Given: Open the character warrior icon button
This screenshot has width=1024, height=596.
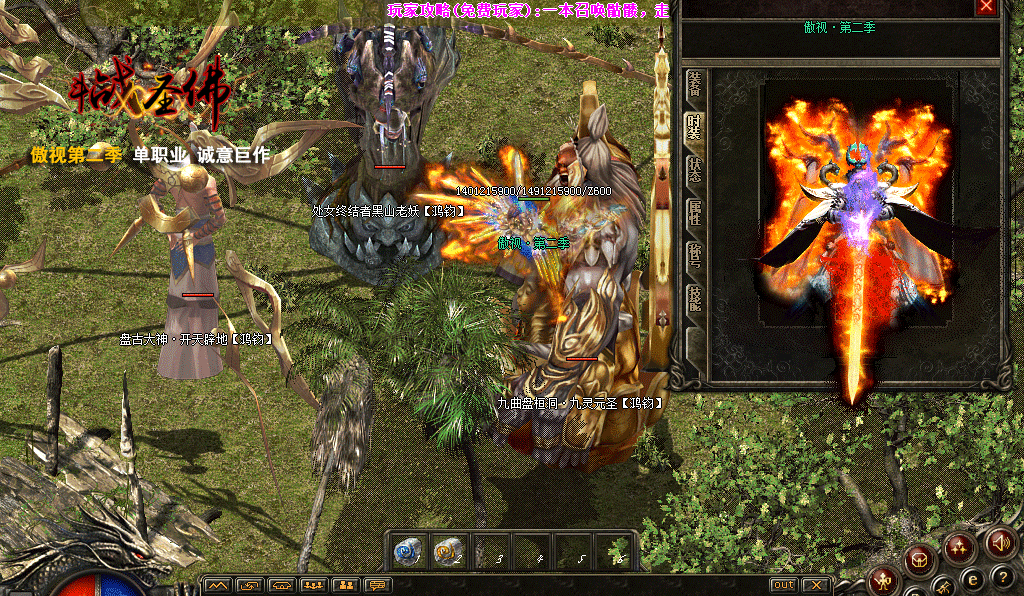Looking at the screenshot, I should (x=883, y=579).
